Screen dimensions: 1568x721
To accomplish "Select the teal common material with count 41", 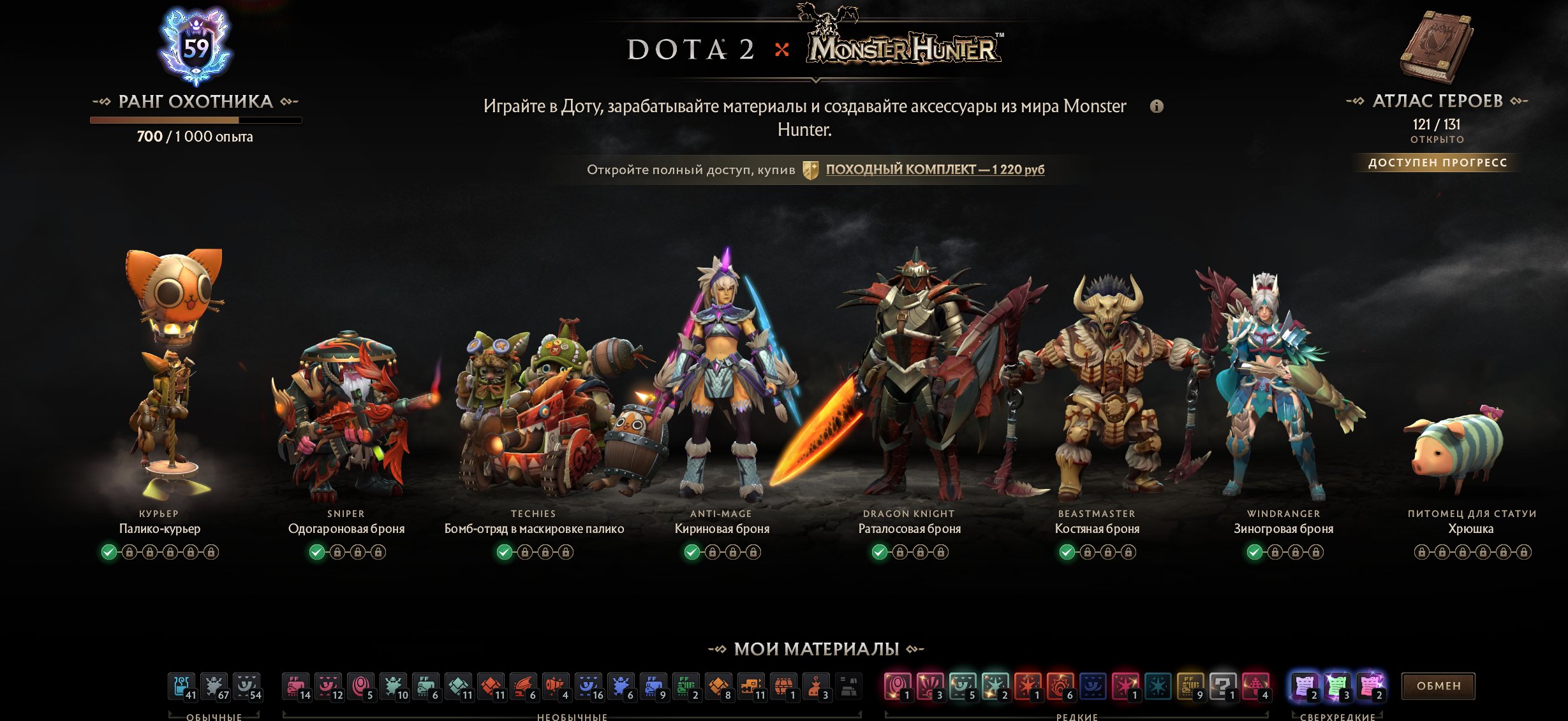I will pos(182,685).
